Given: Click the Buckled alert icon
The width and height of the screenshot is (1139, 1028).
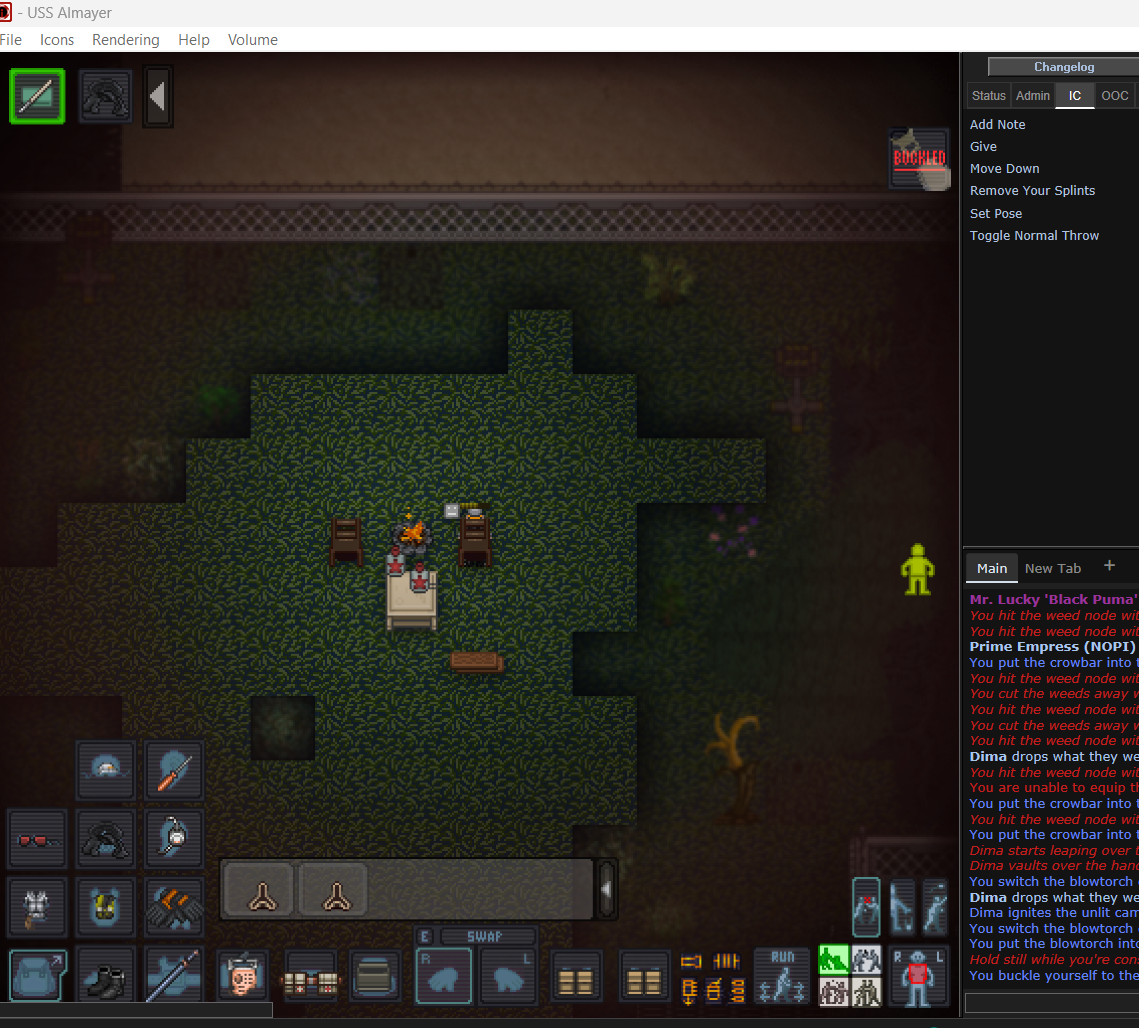Looking at the screenshot, I should 919,159.
